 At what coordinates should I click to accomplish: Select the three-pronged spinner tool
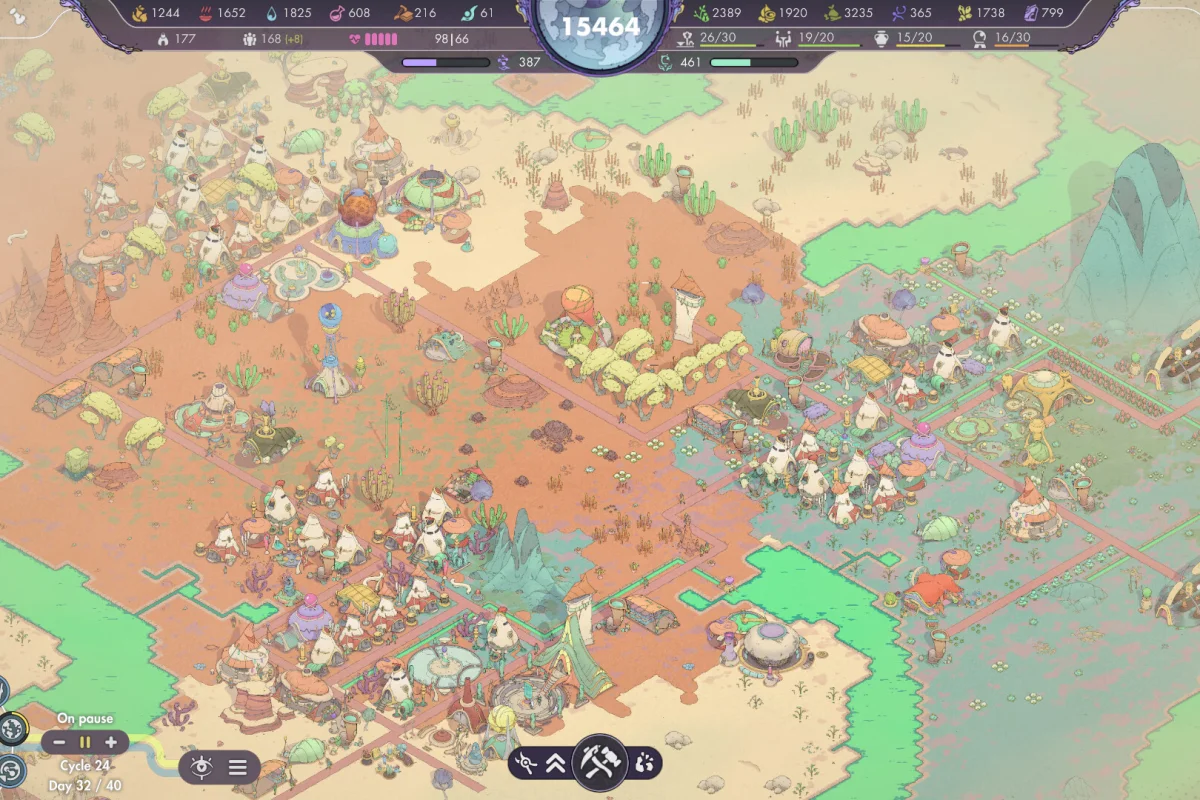tap(525, 764)
